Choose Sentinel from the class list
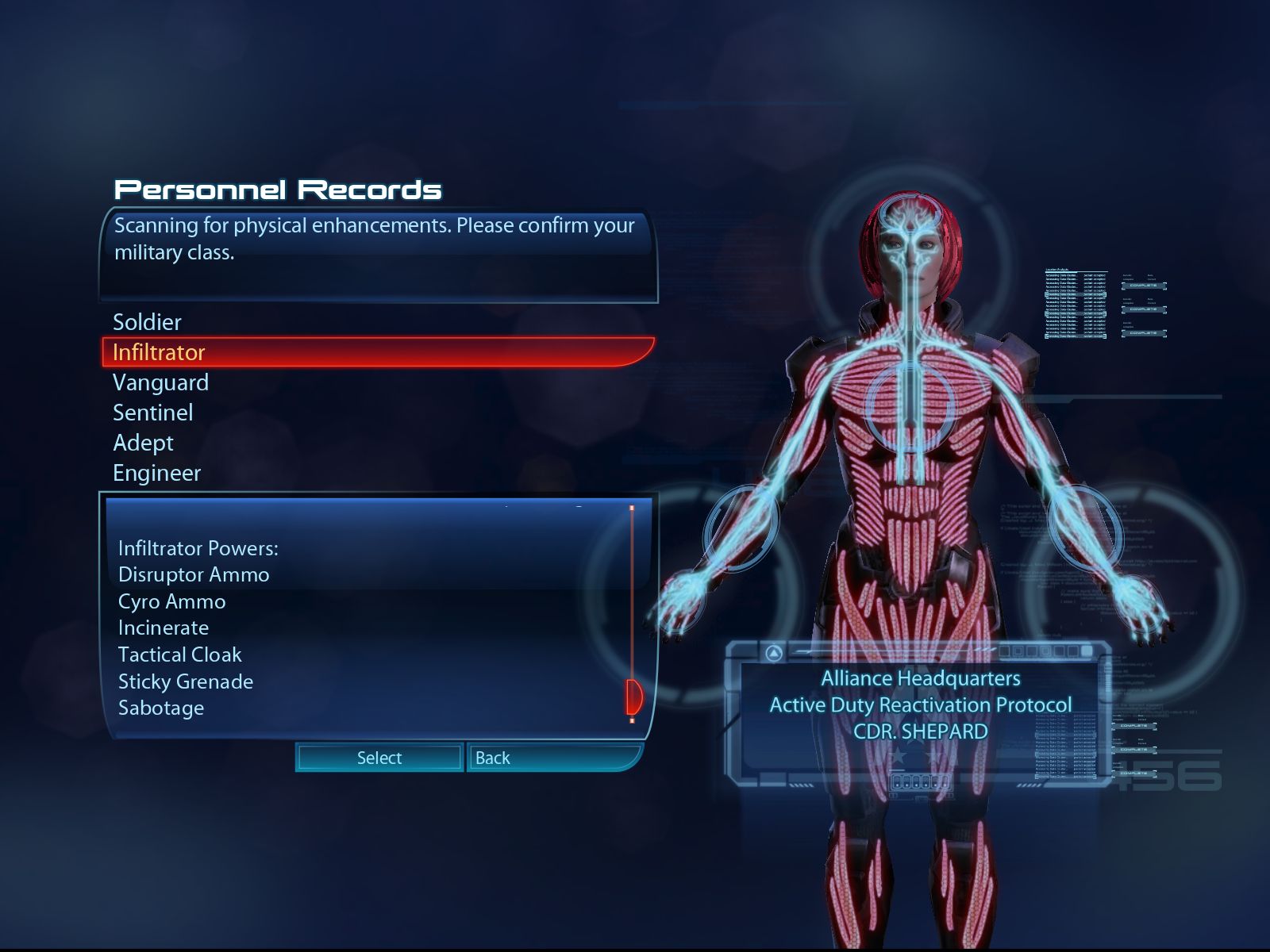Screen dimensions: 1270x952 click(x=152, y=413)
